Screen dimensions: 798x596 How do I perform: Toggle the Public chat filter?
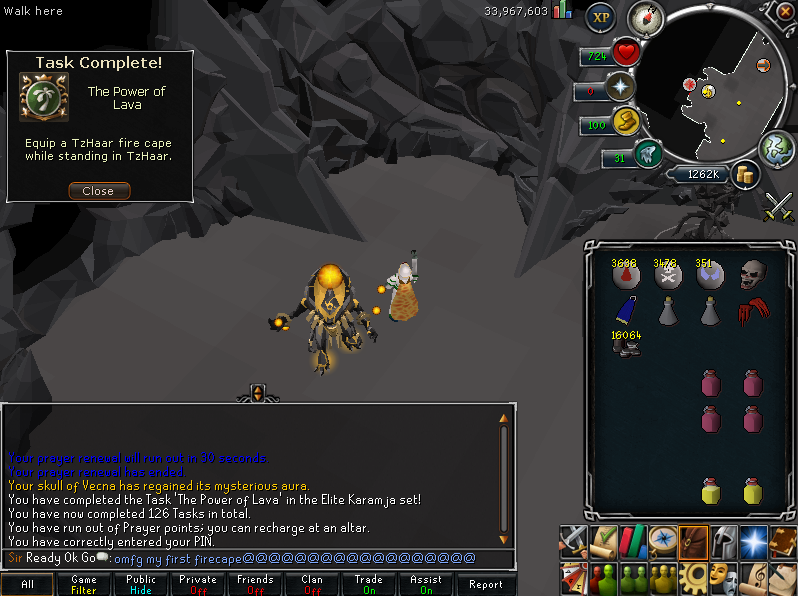141,584
